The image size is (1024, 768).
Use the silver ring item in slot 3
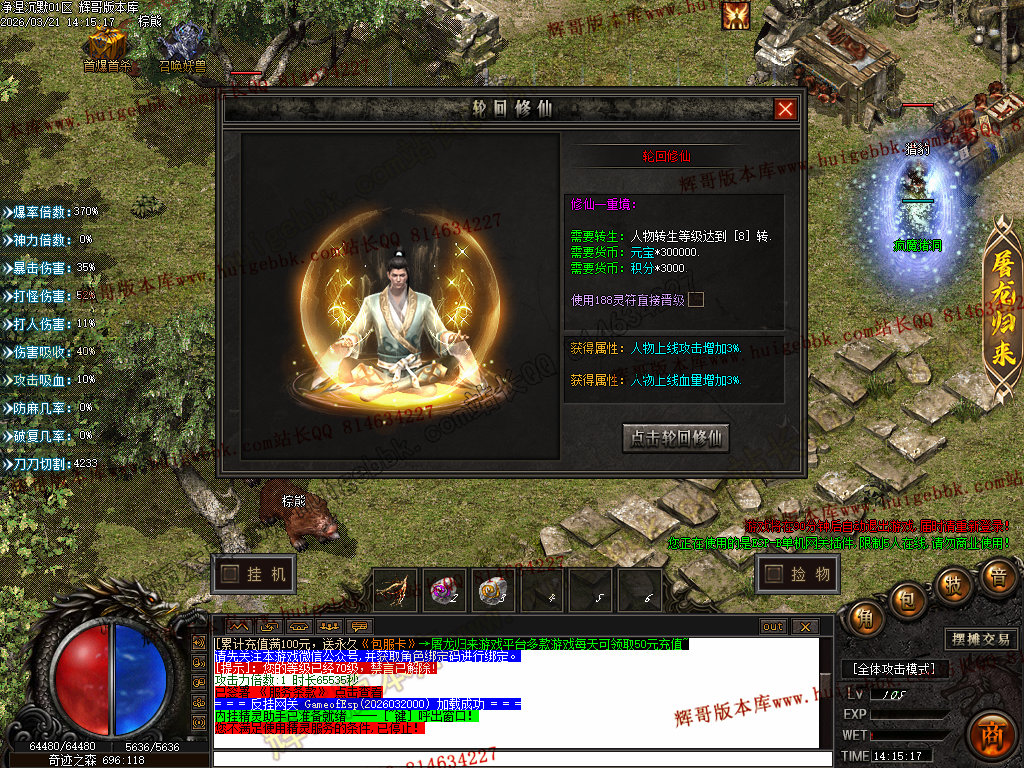pyautogui.click(x=493, y=591)
